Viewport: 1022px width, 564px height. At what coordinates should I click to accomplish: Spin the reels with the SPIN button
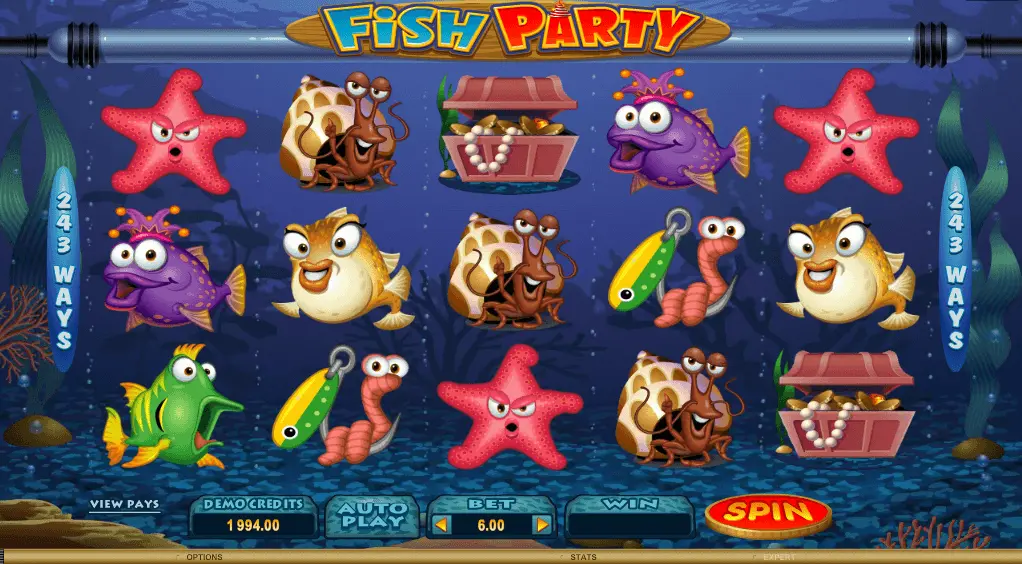coord(767,514)
